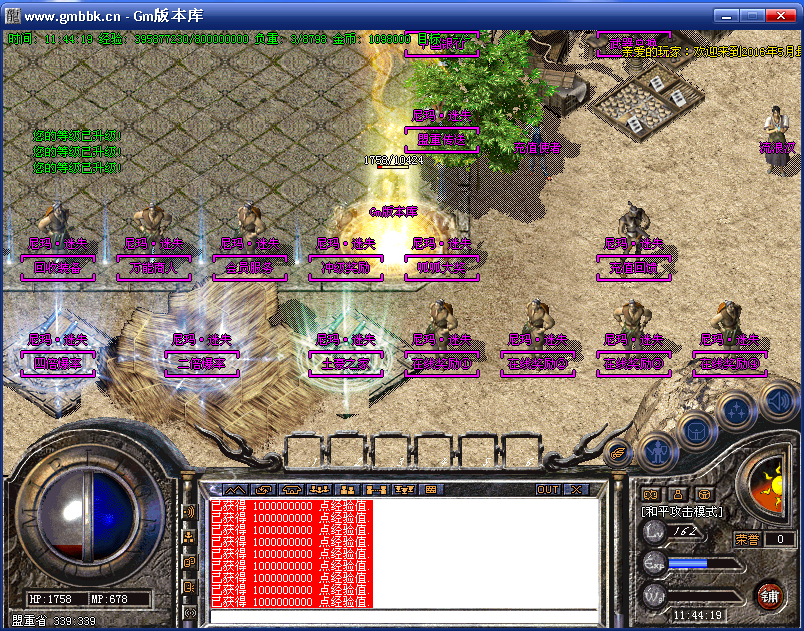The width and height of the screenshot is (804, 631).
Task: Minimize the game window
Action: click(x=725, y=16)
